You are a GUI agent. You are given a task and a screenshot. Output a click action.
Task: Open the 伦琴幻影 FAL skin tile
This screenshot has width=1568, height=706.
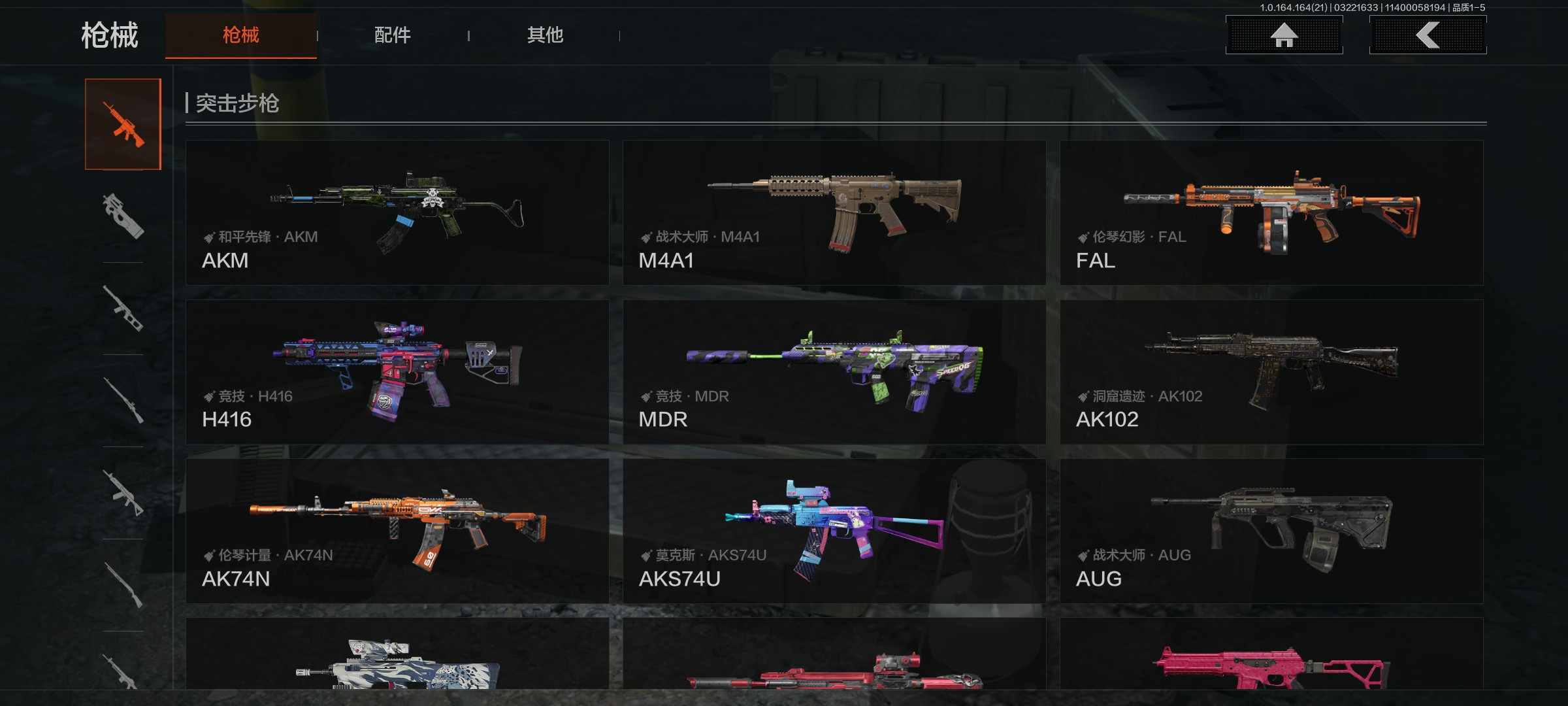[x=1271, y=212]
